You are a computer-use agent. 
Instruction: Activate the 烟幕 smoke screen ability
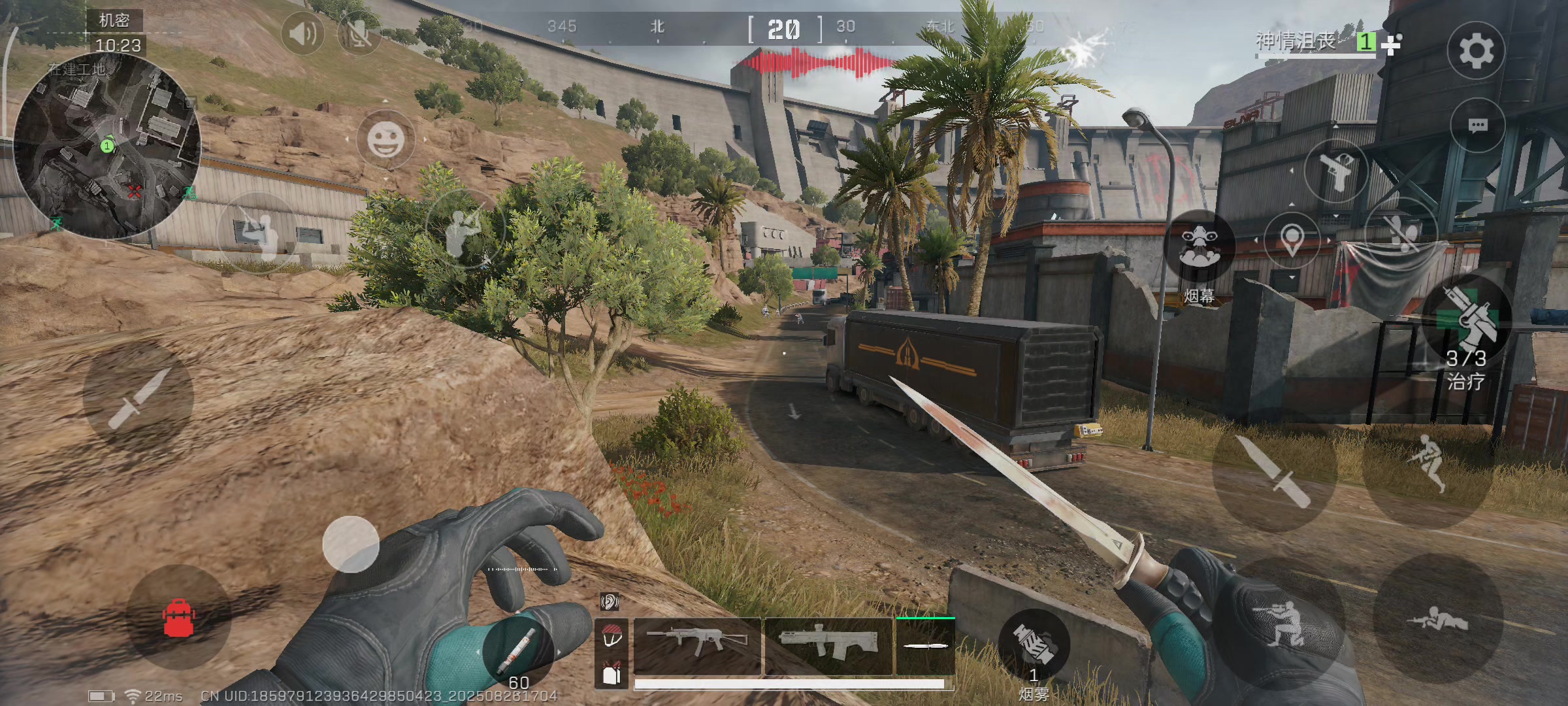click(x=1200, y=248)
